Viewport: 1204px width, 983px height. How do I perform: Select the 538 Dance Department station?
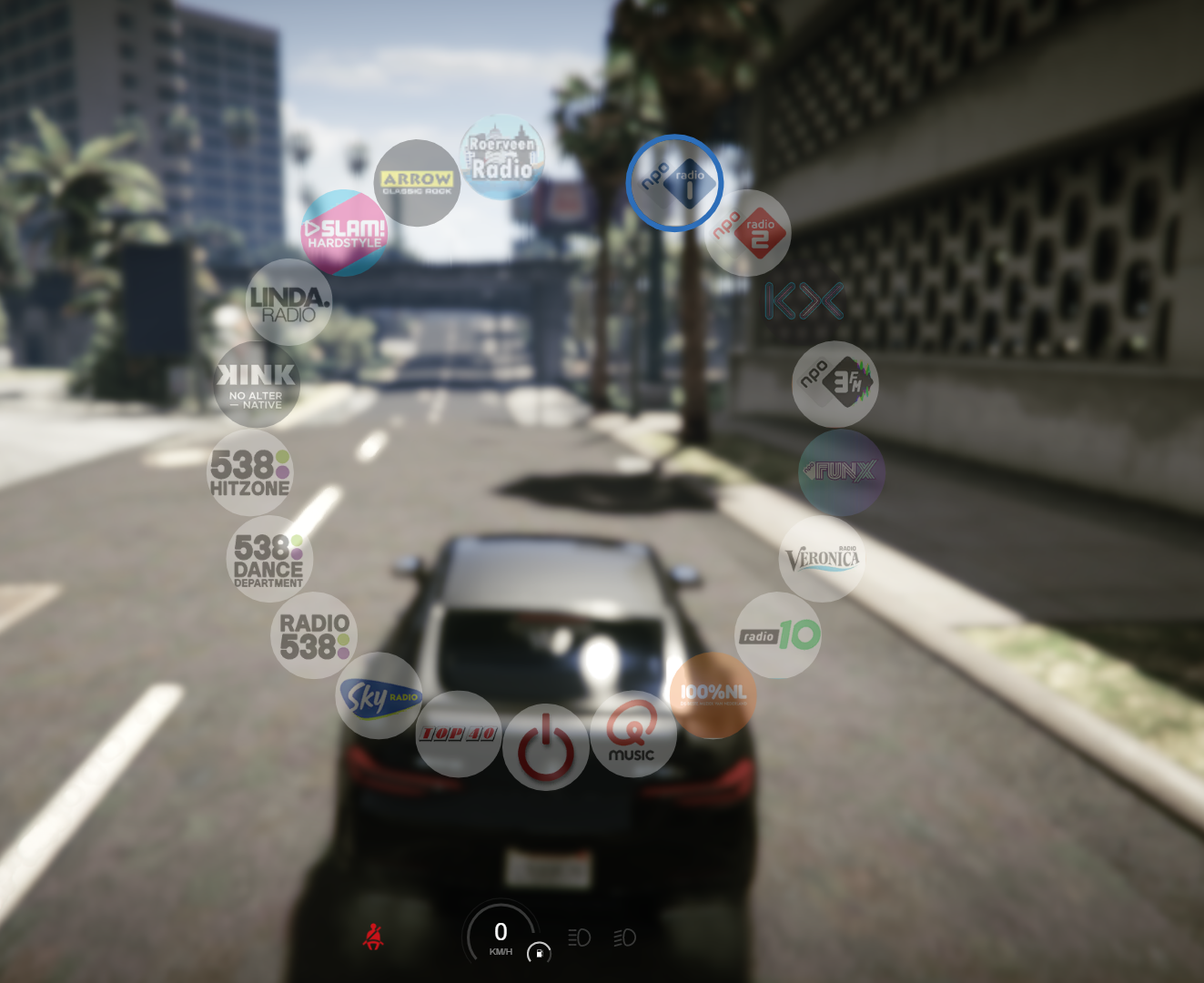[x=269, y=559]
